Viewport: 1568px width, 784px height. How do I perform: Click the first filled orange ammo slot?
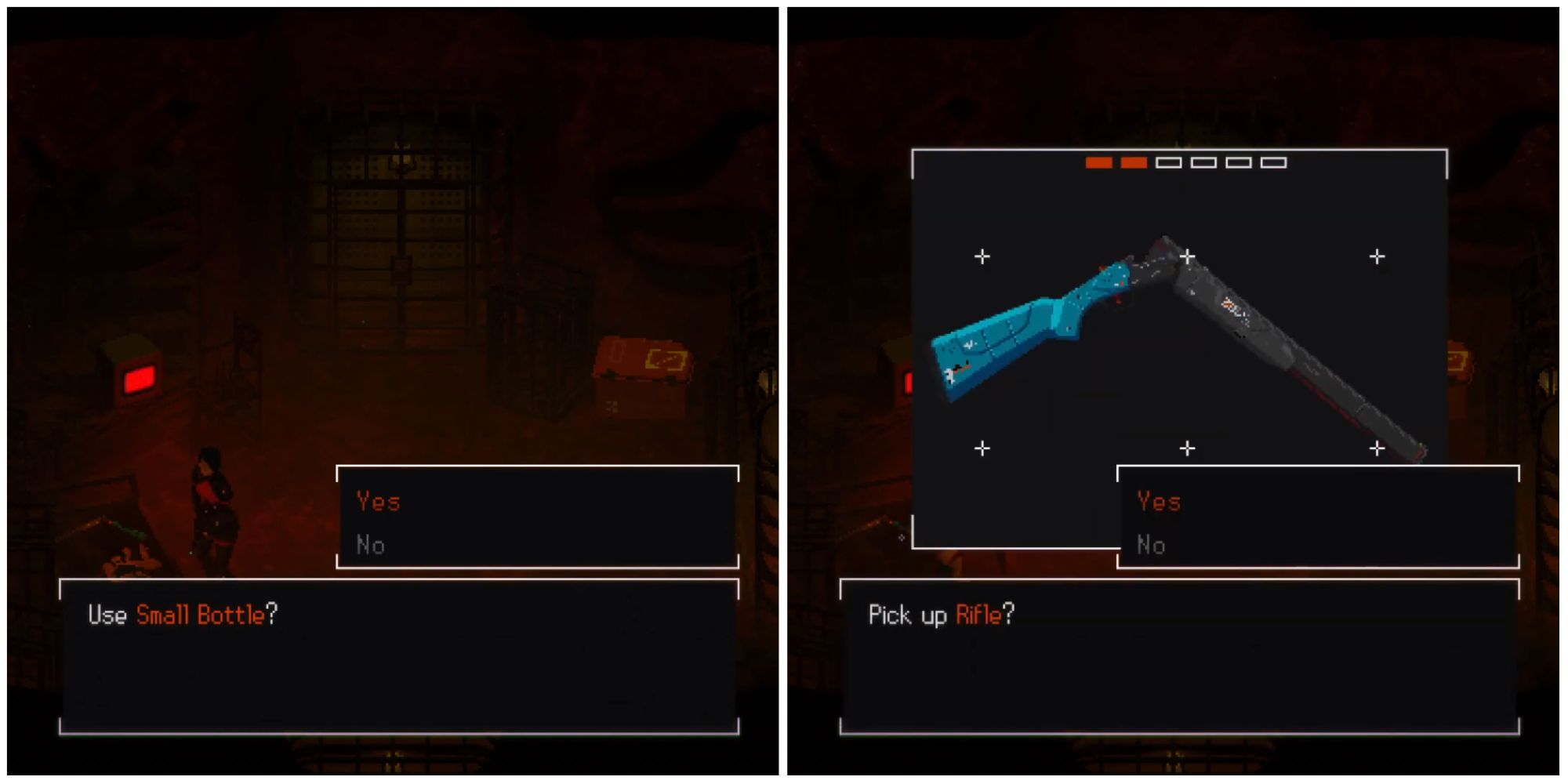(x=1101, y=164)
